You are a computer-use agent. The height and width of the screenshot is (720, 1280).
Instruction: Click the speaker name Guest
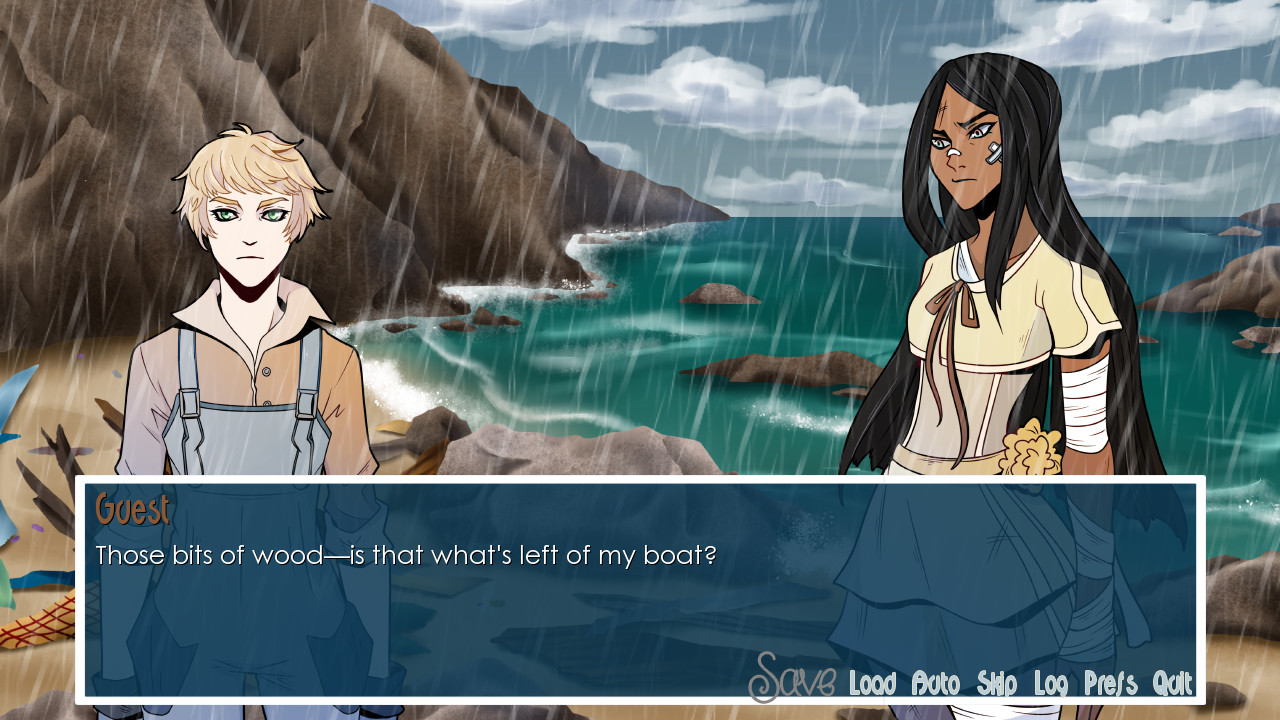(133, 510)
